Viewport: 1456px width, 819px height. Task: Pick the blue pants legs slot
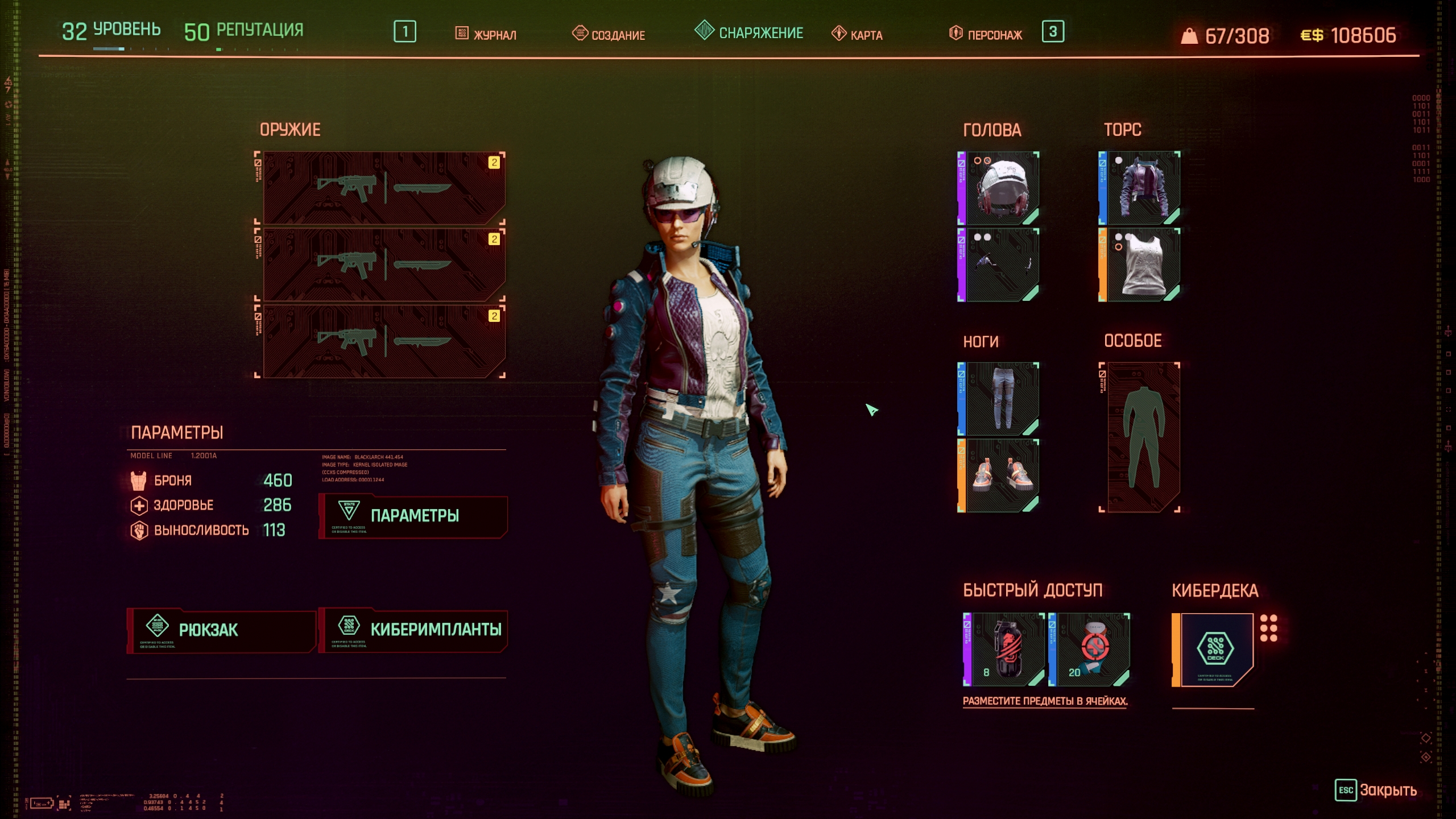(999, 399)
